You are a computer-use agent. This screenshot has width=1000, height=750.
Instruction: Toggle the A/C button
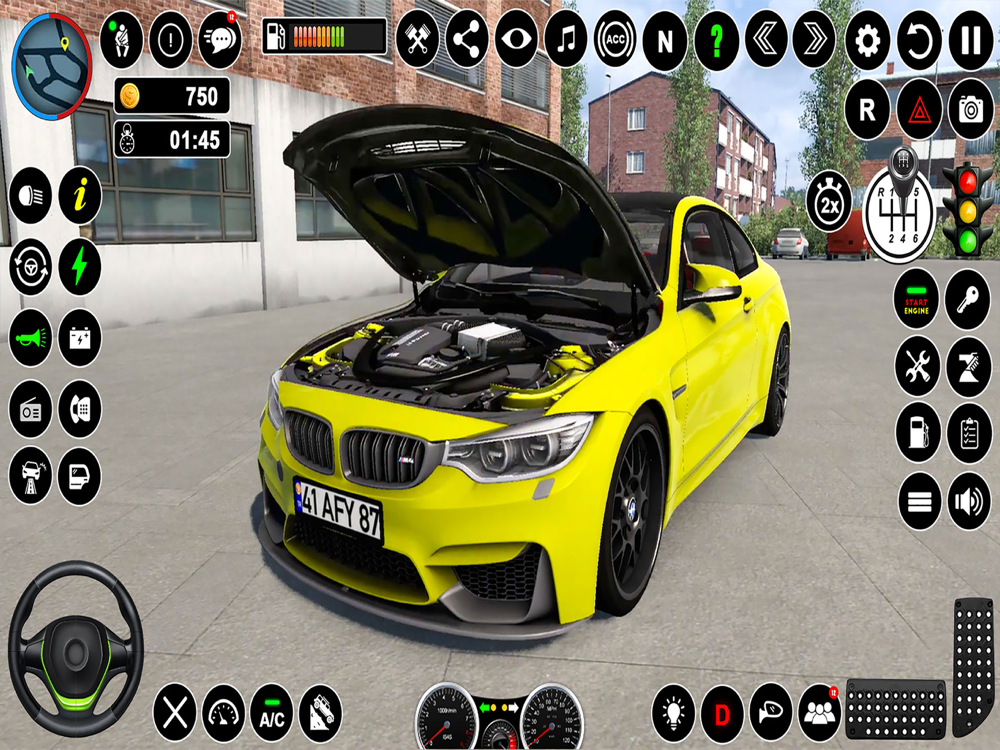271,713
